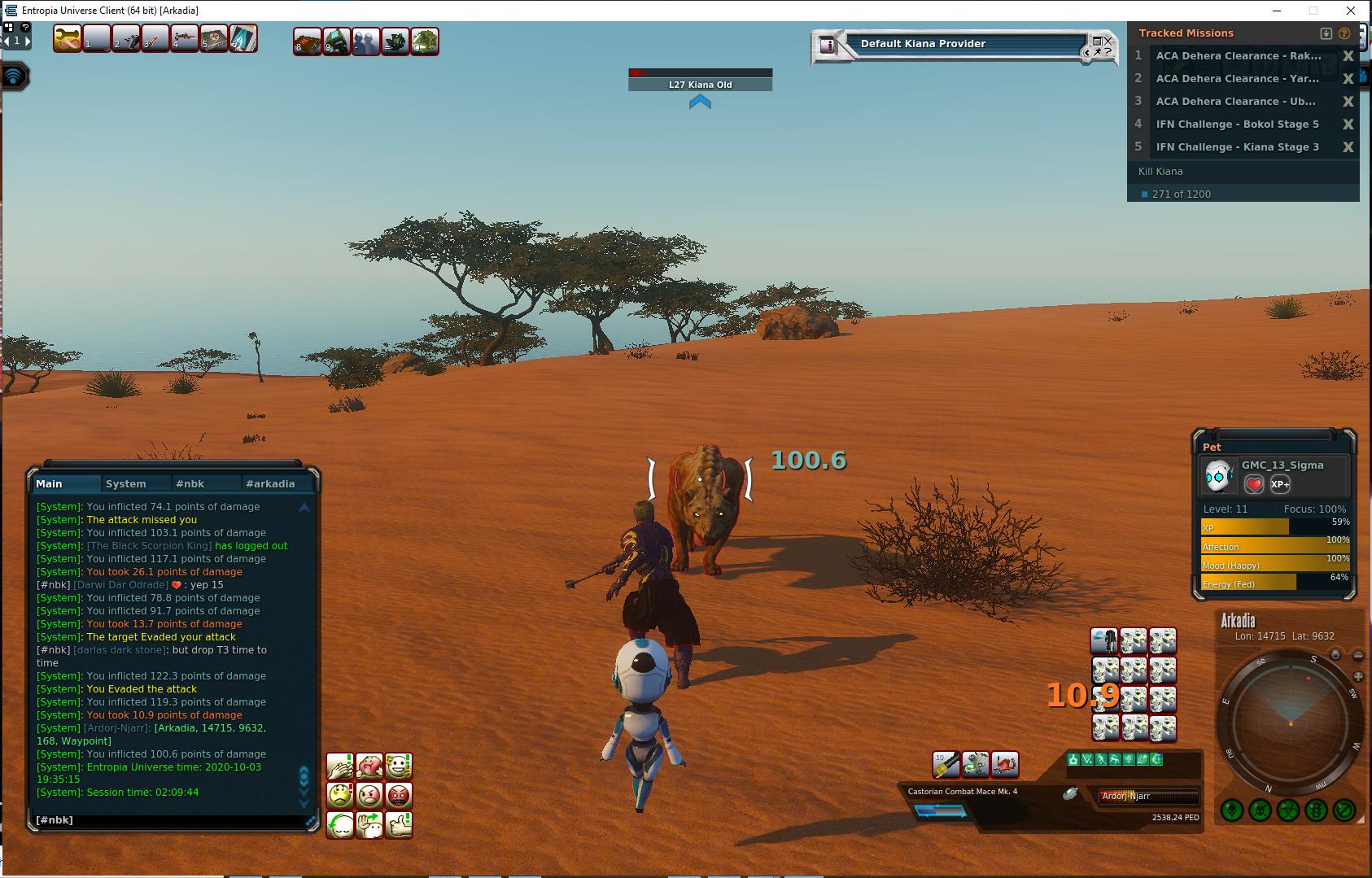The width and height of the screenshot is (1372, 878).
Task: Use the first aid kit in hotbar slot 5
Action: point(213,39)
